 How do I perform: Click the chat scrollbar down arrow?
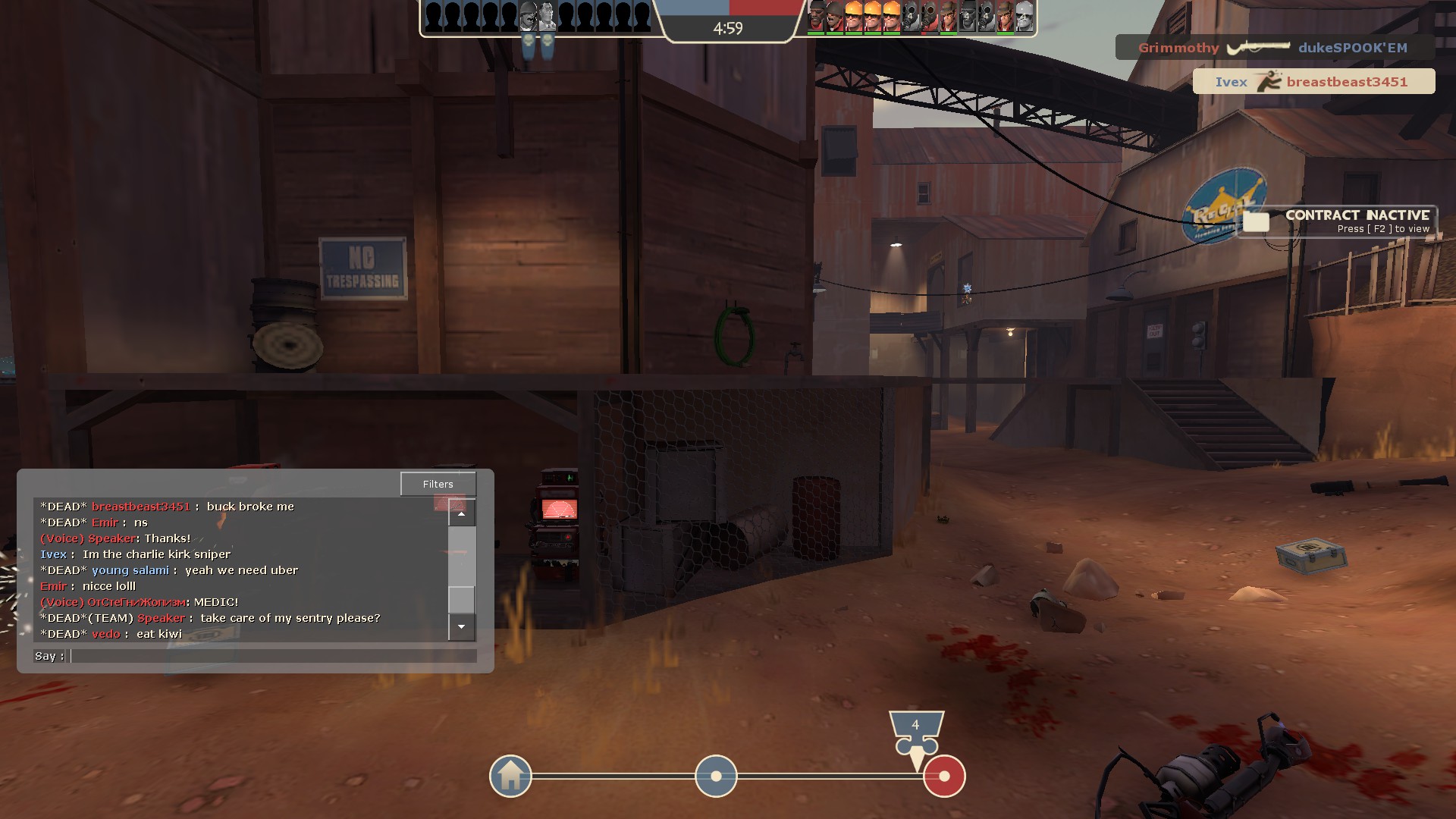pos(461,627)
